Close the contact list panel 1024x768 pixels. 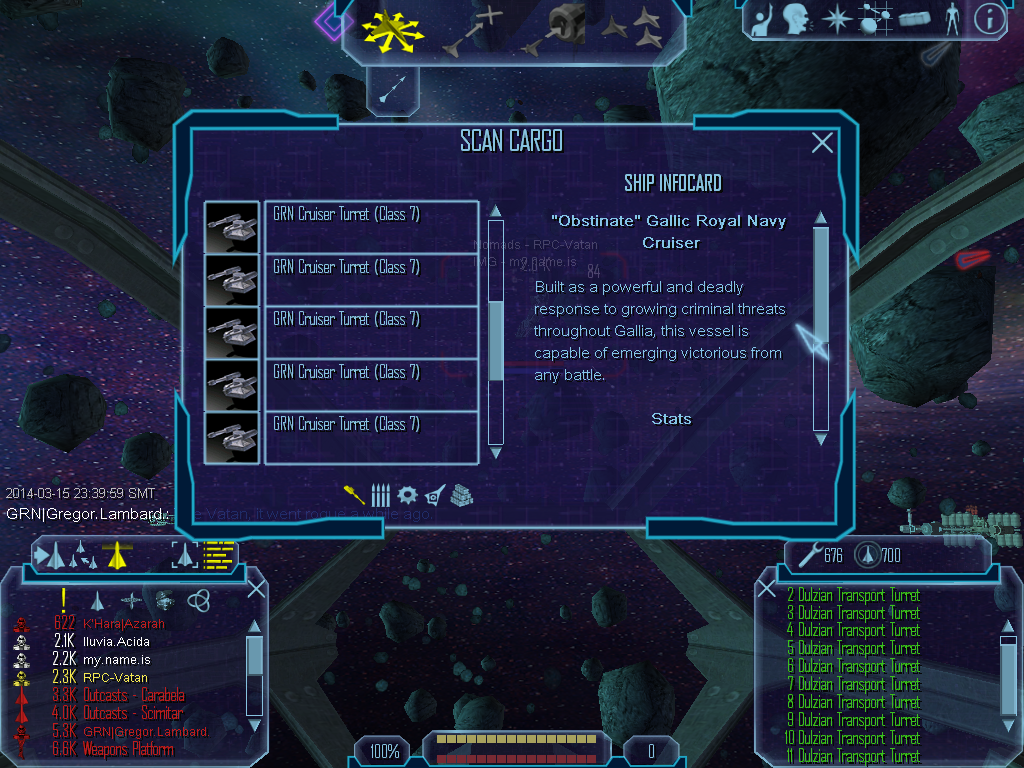(256, 588)
